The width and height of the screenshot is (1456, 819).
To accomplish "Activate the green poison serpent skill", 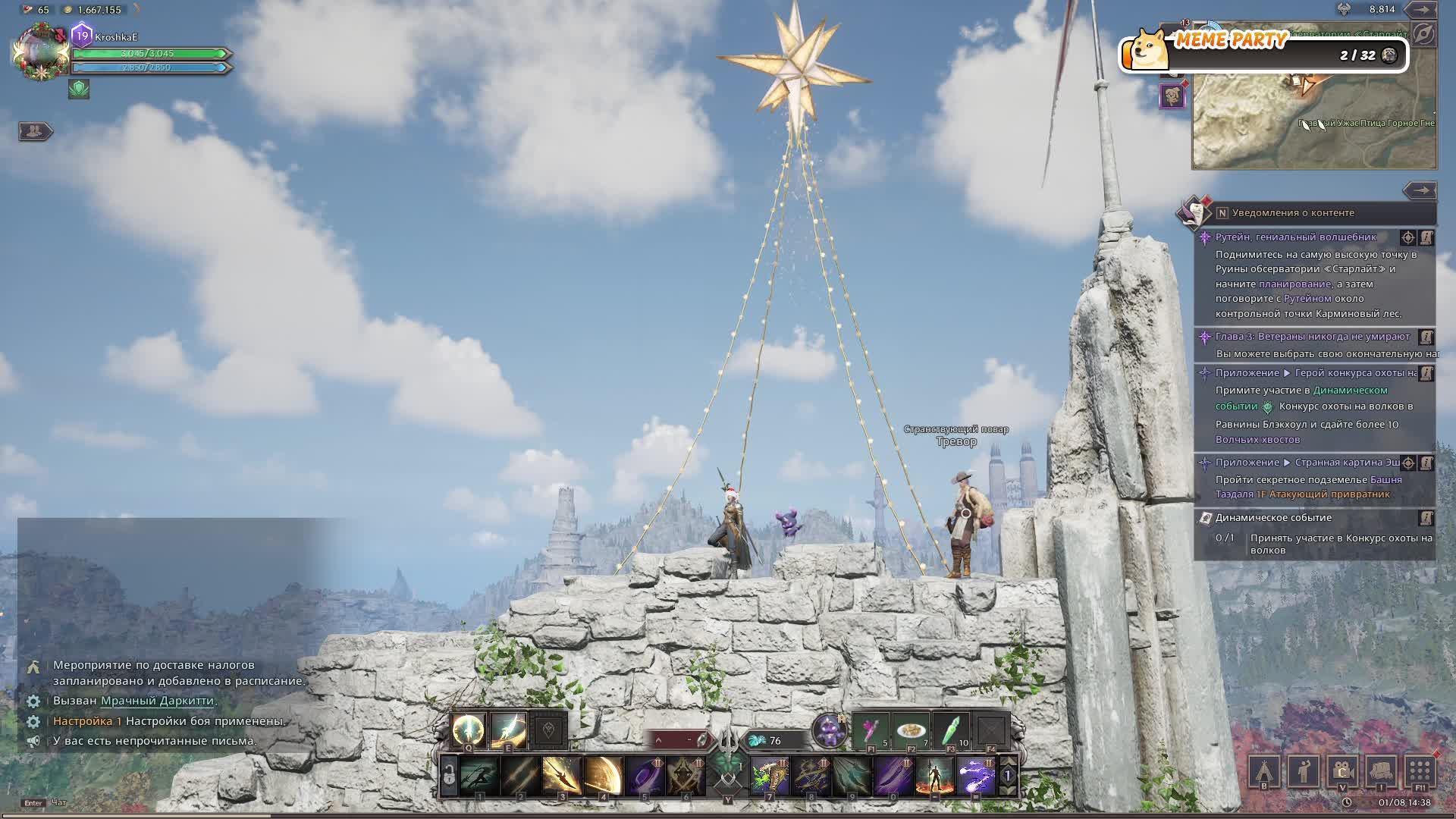I will (x=770, y=776).
